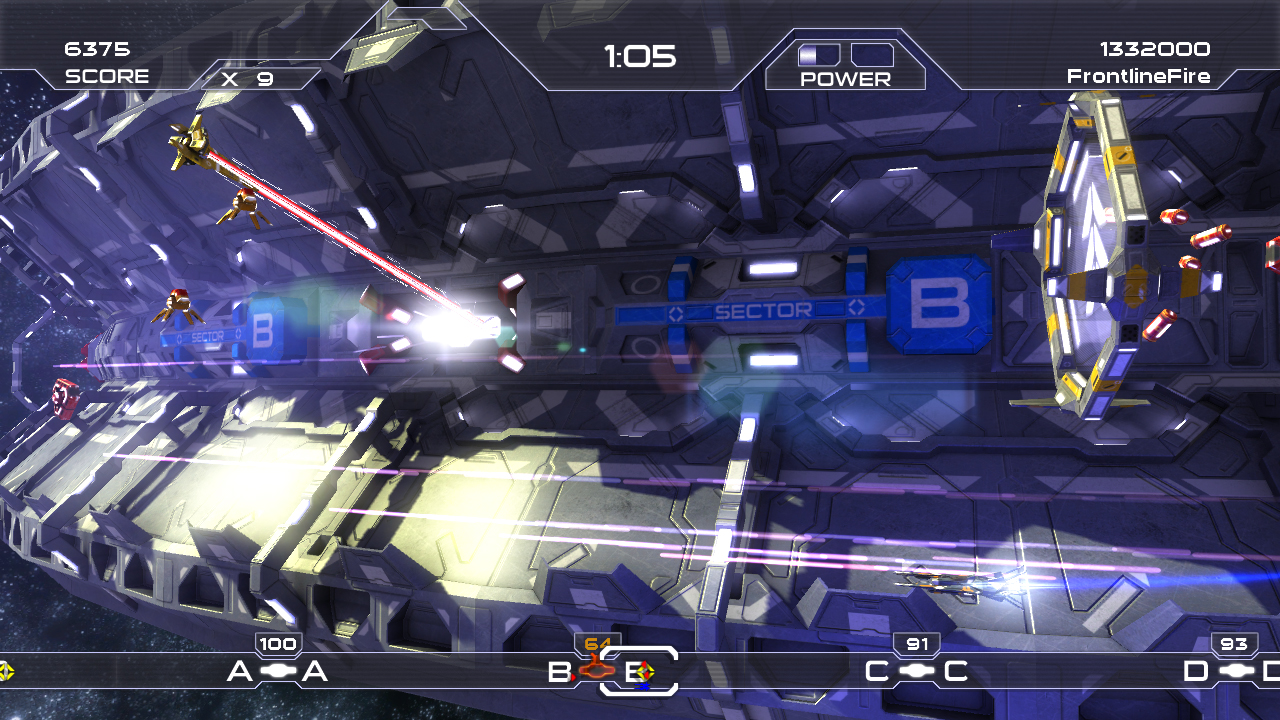
Task: Click the 1332000 high score value
Action: (1154, 47)
